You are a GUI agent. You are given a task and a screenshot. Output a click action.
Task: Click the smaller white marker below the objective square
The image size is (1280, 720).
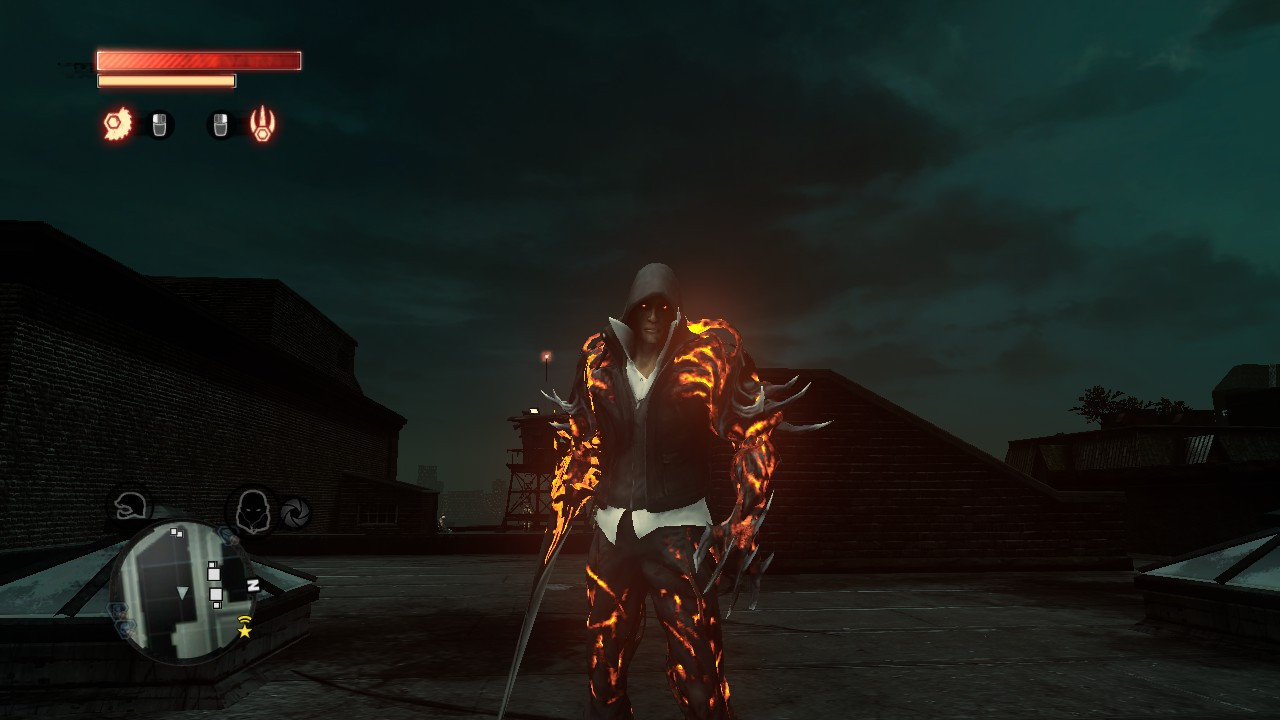point(217,606)
